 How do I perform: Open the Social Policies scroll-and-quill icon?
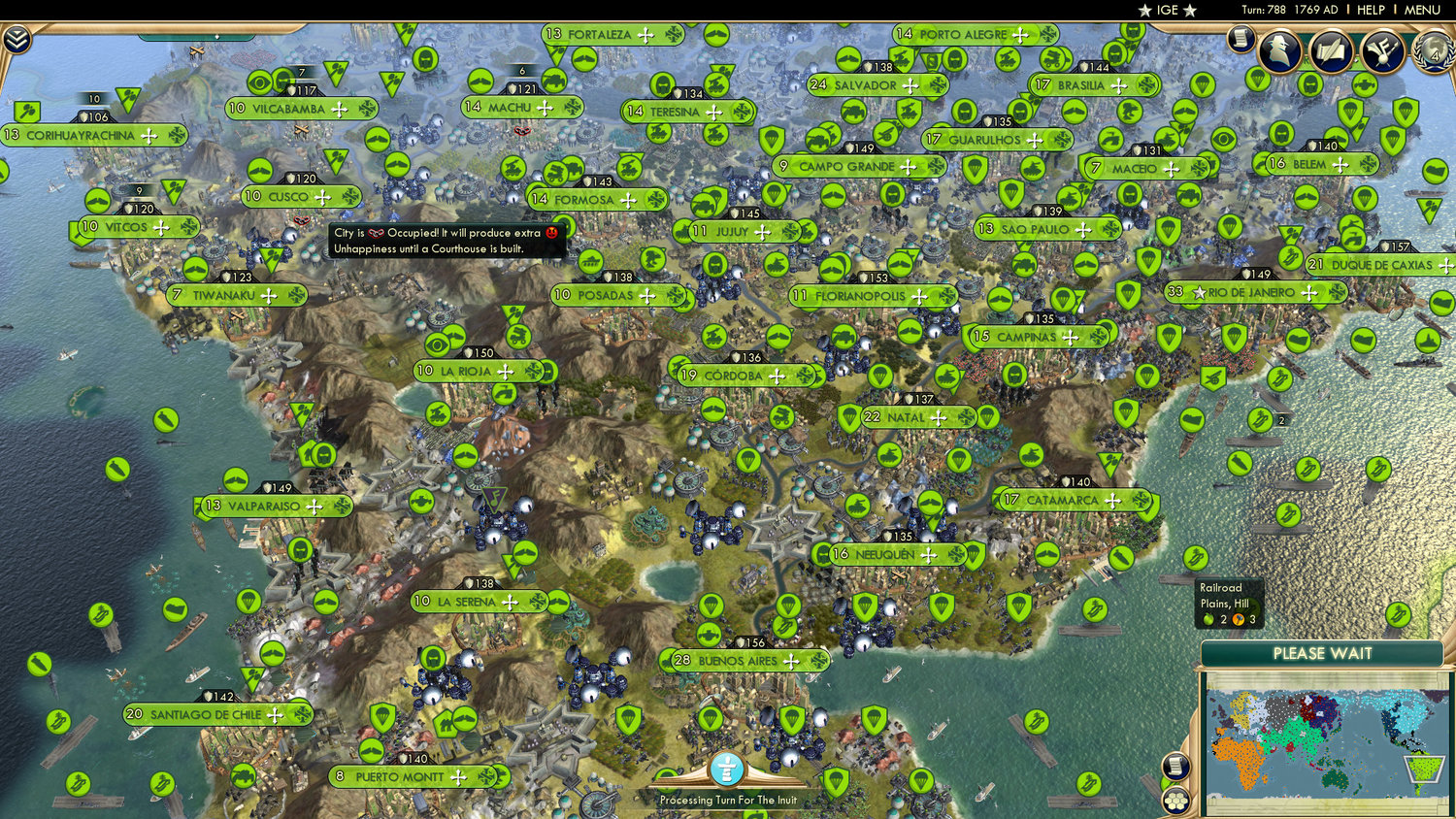1332,51
